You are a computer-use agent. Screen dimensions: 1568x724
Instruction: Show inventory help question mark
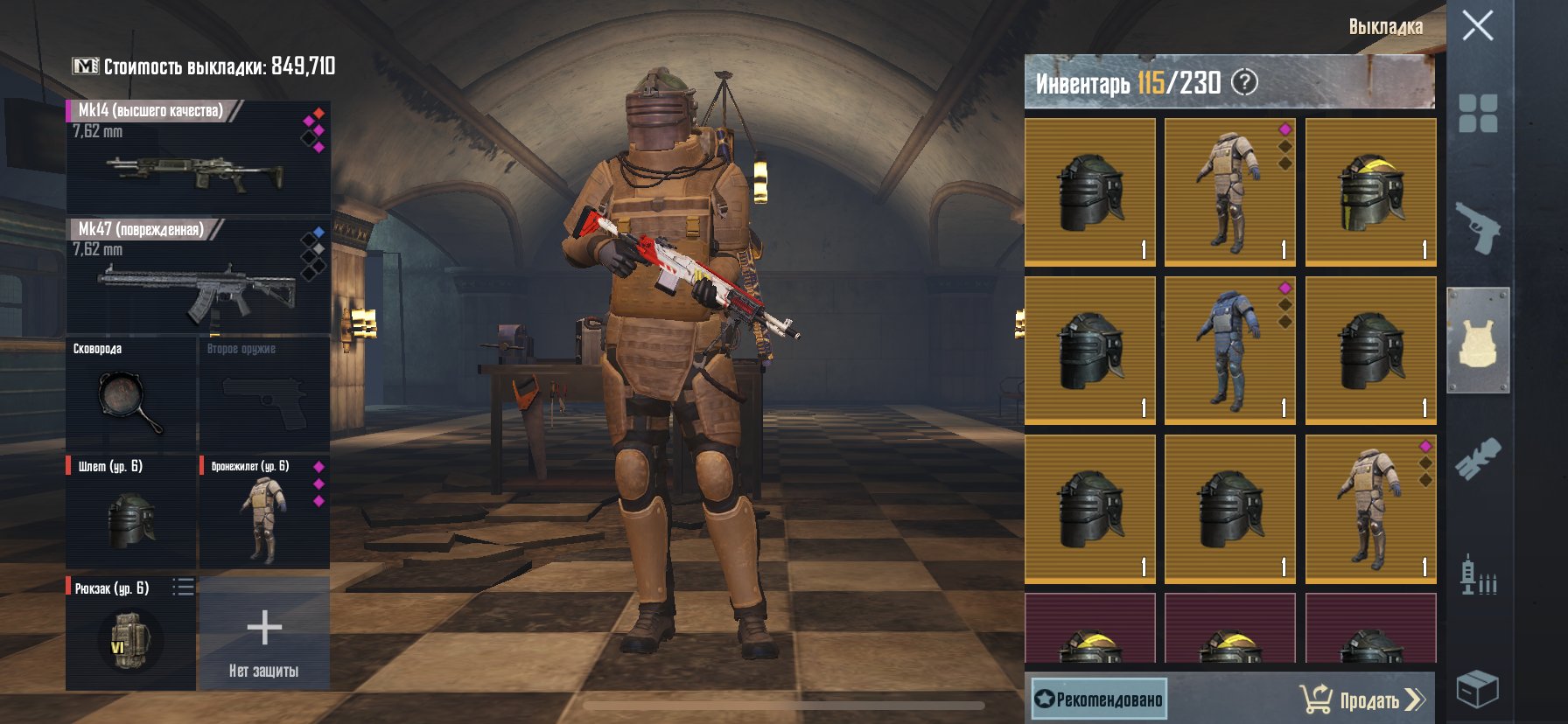[1244, 83]
